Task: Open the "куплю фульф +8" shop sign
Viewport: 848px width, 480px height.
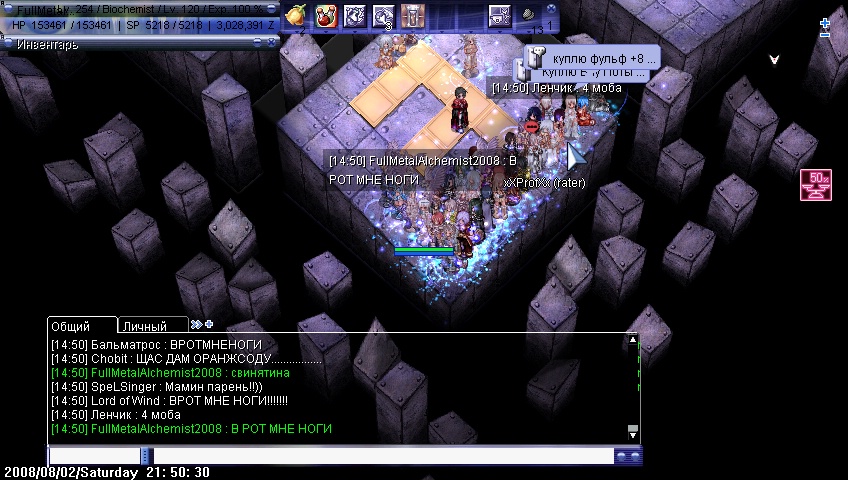Action: click(x=590, y=58)
